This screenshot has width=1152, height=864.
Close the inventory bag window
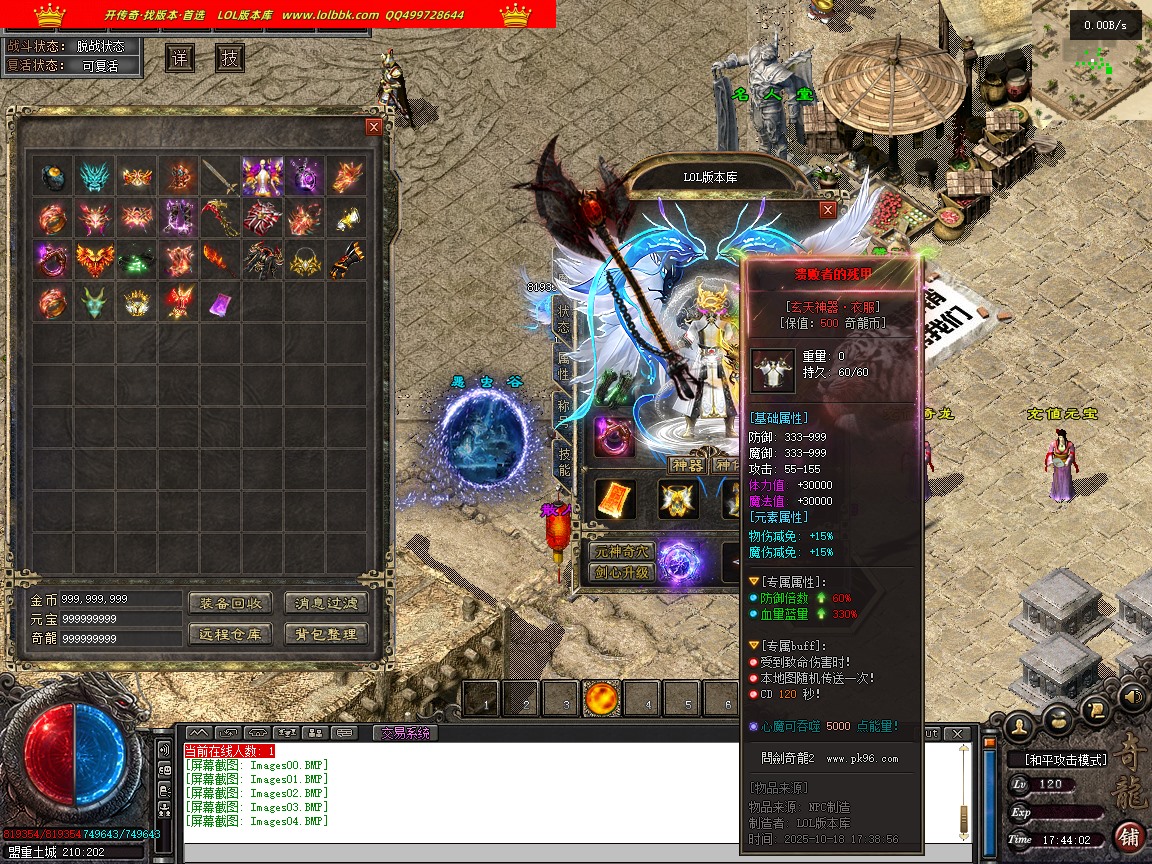pyautogui.click(x=373, y=127)
